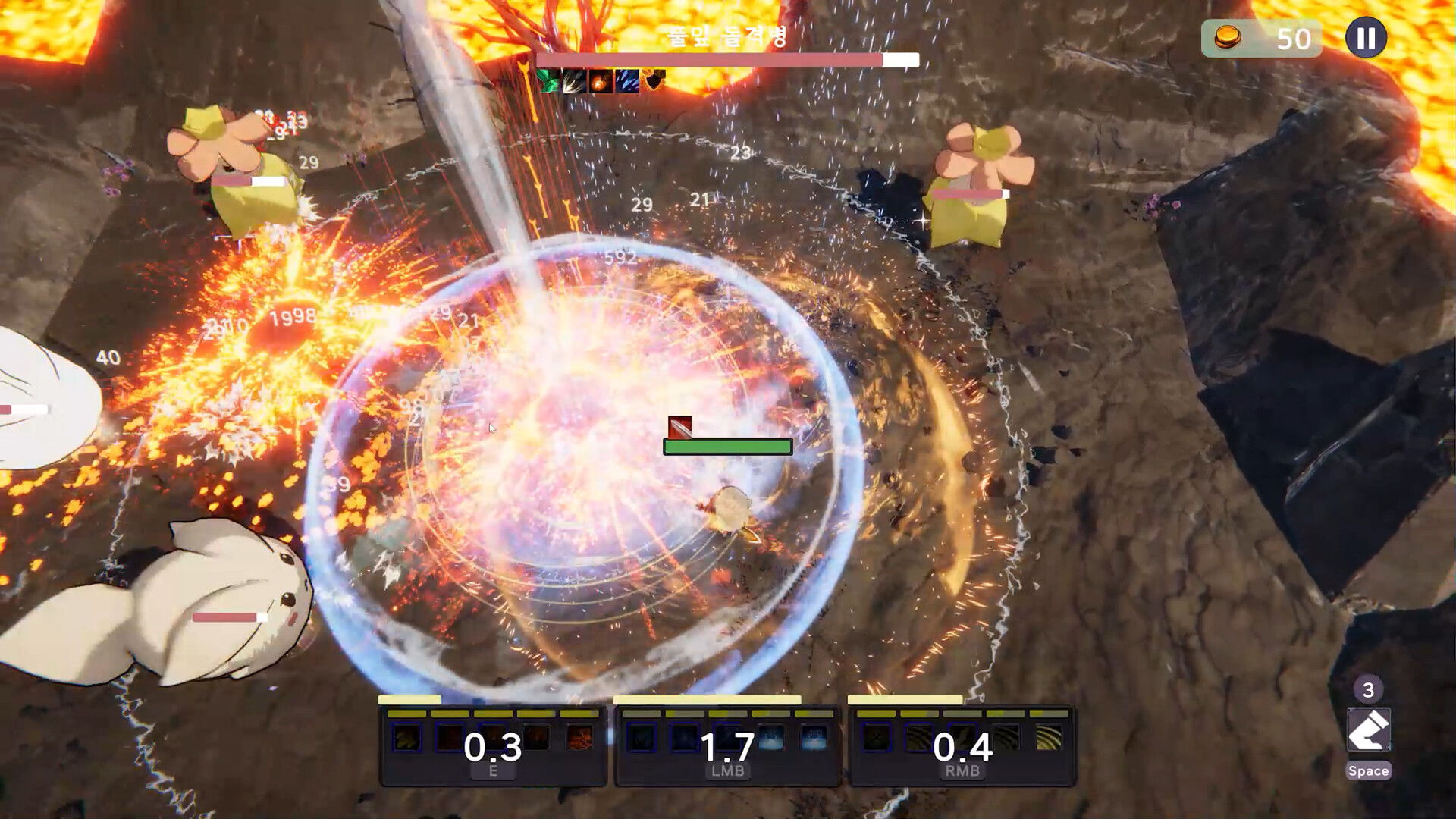Inspect the dark shield boss buff icon
Image resolution: width=1456 pixels, height=819 pixels.
(x=654, y=80)
